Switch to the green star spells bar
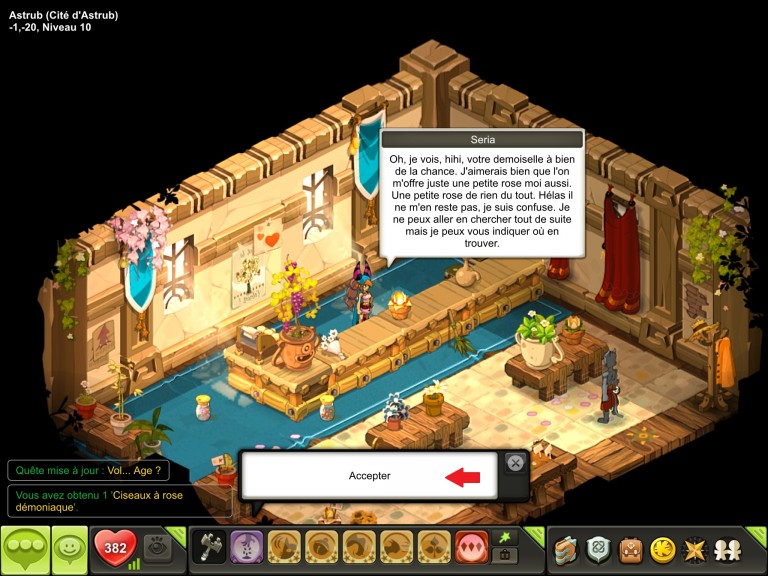Screen dimensions: 768x576 505,538
